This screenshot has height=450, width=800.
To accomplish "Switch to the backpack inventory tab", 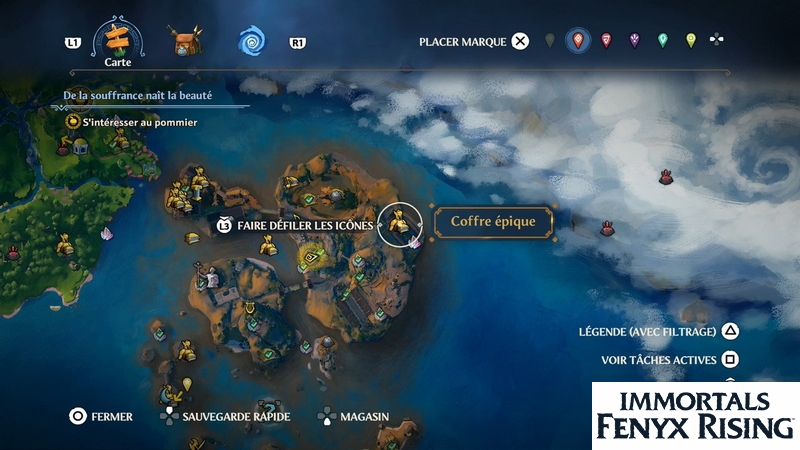I will click(x=186, y=42).
